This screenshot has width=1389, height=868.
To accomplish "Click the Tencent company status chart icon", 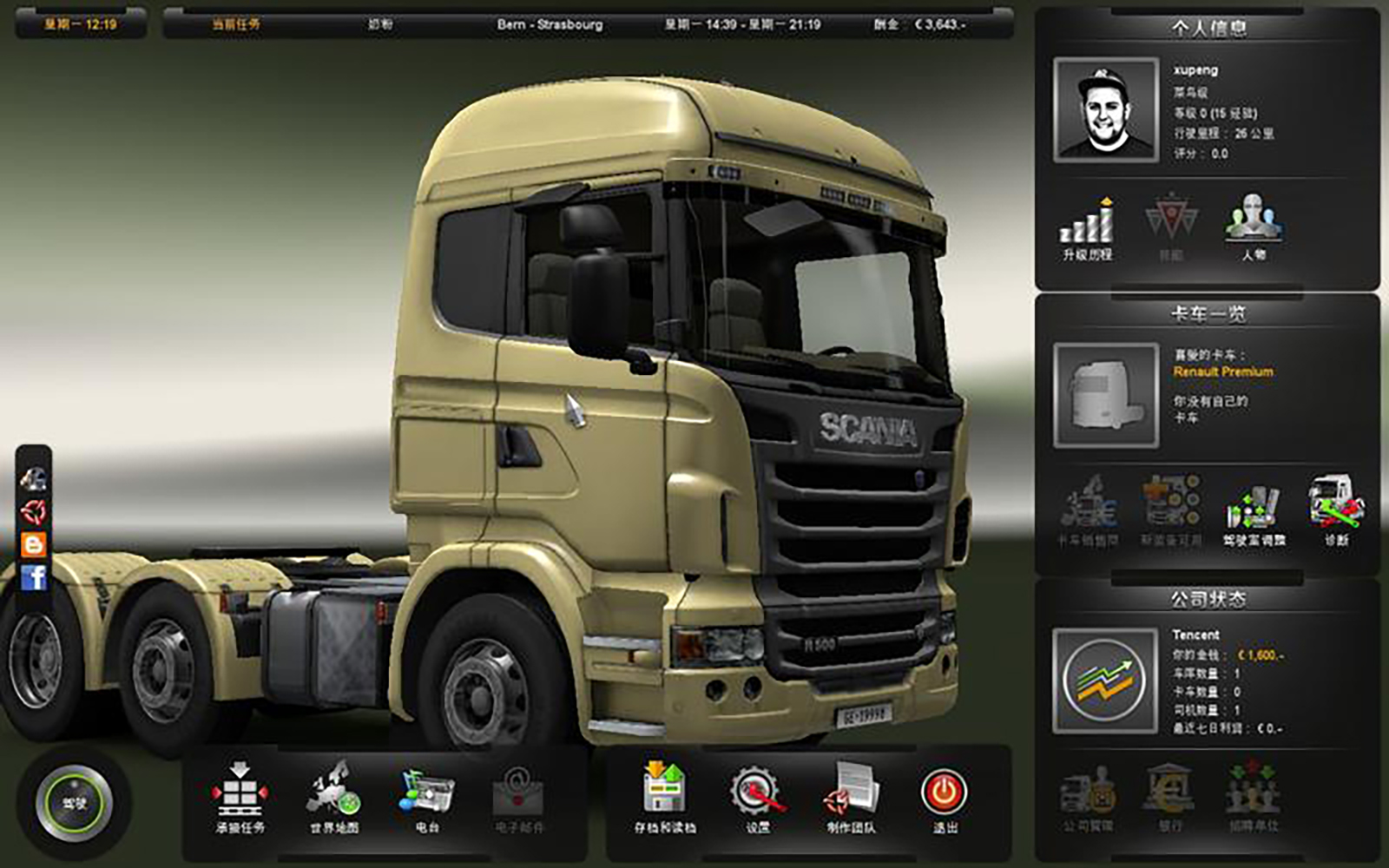I will click(1104, 681).
